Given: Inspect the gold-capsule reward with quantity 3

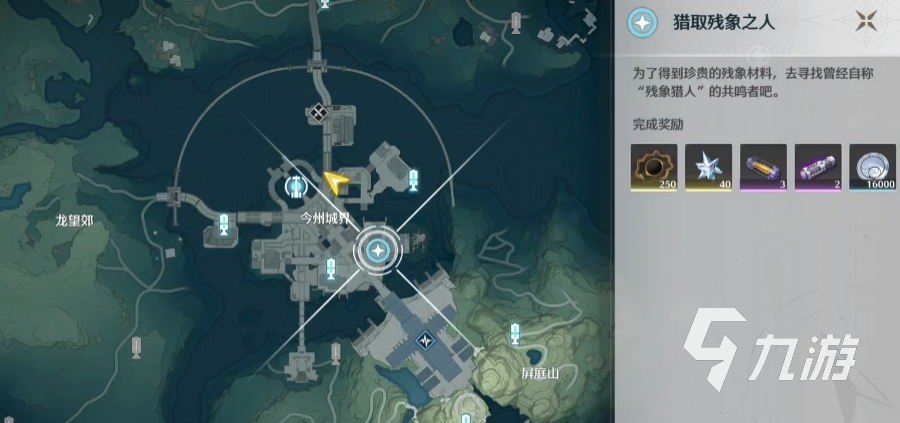Looking at the screenshot, I should click(x=763, y=167).
